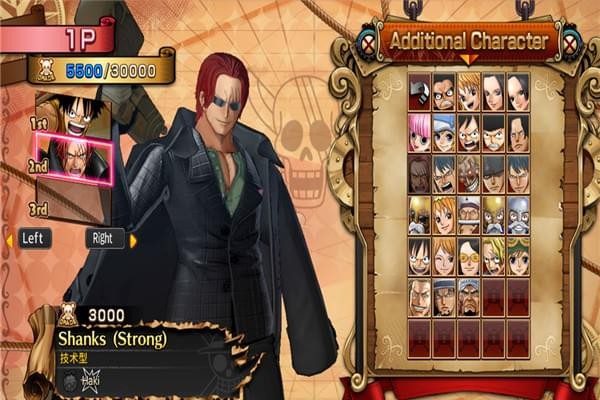The height and width of the screenshot is (400, 600).
Task: Pick the woman wearing sunglasses portrait
Action: click(469, 255)
